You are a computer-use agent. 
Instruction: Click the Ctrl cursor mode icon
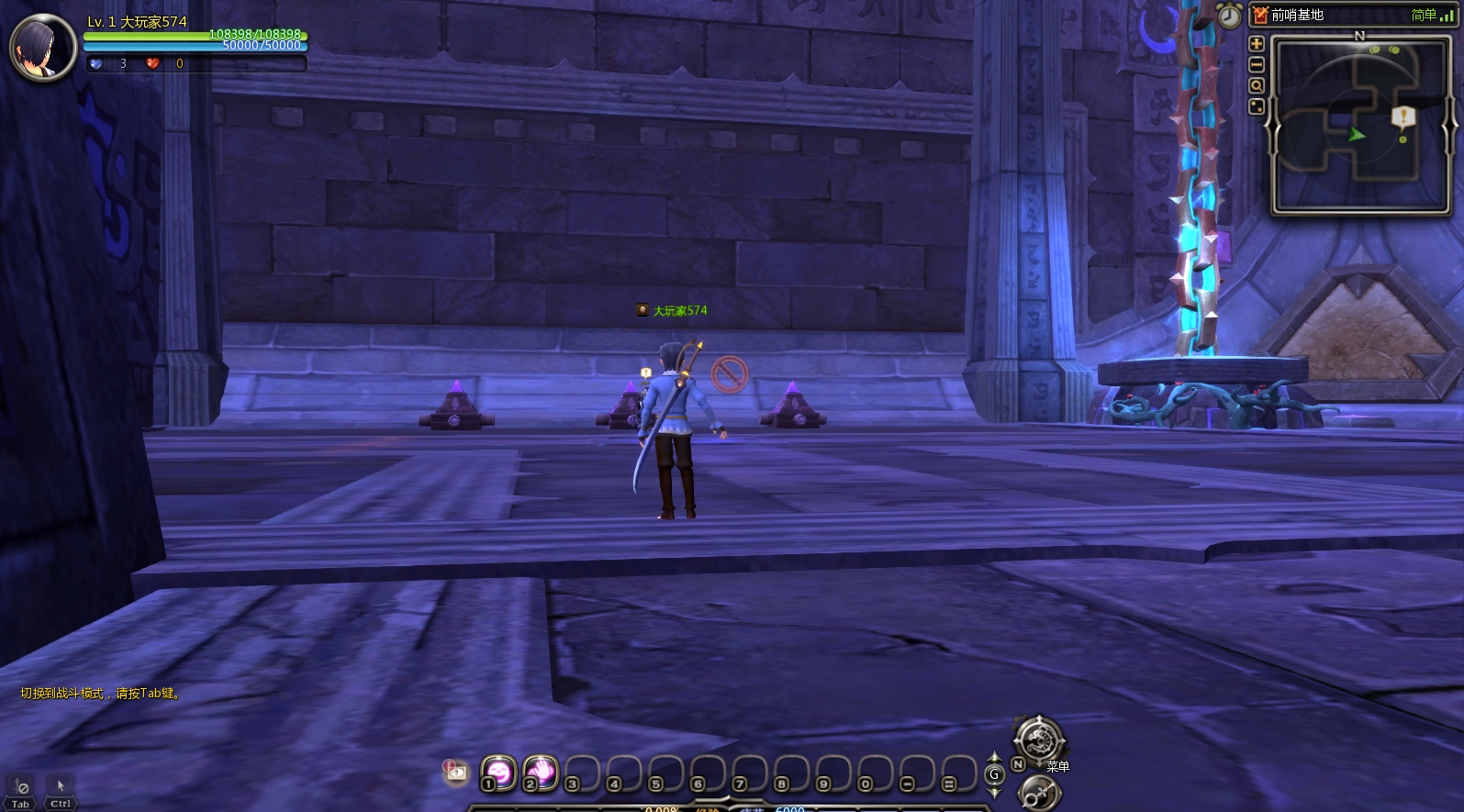[61, 789]
